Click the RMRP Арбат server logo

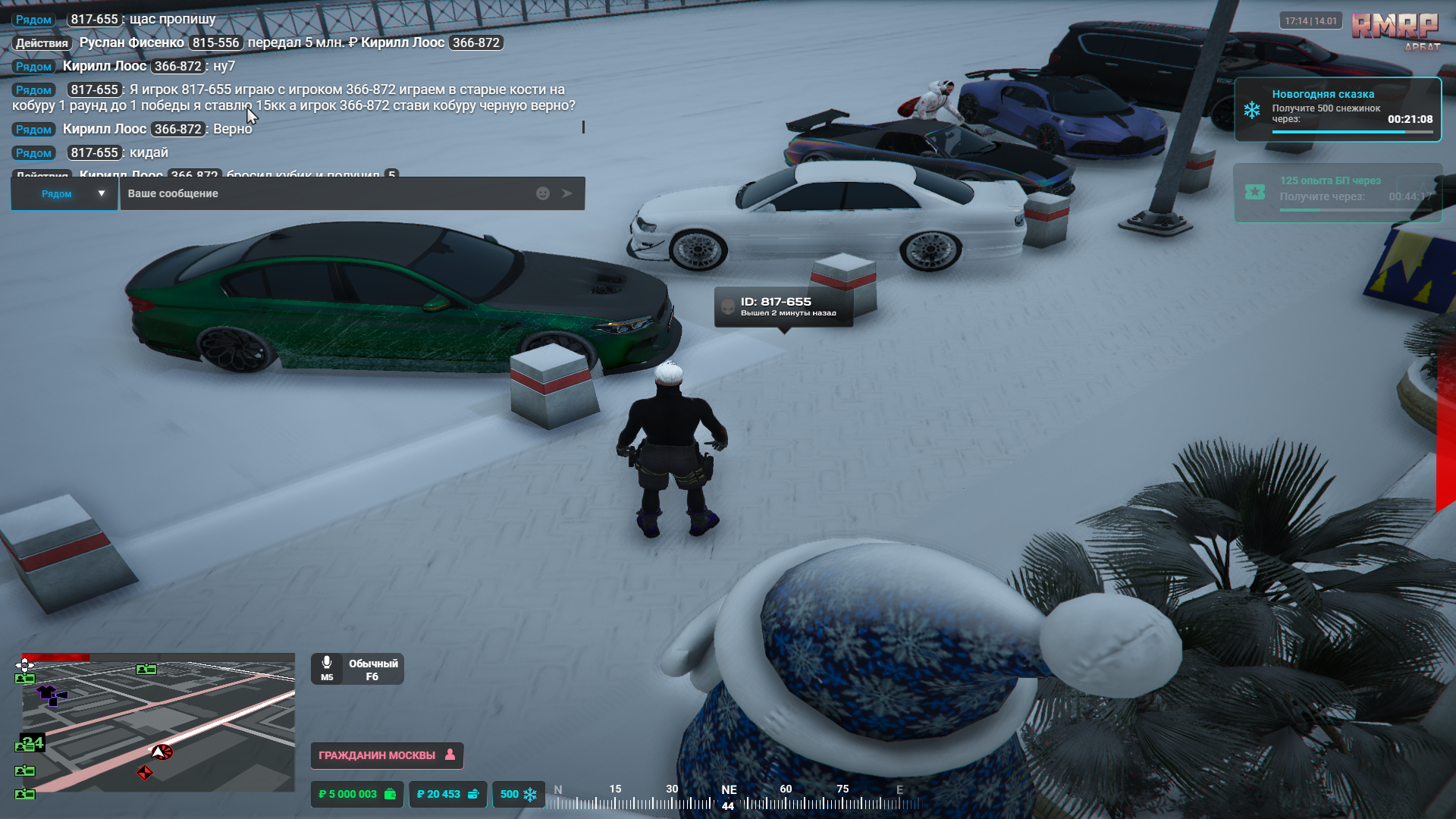click(1395, 30)
